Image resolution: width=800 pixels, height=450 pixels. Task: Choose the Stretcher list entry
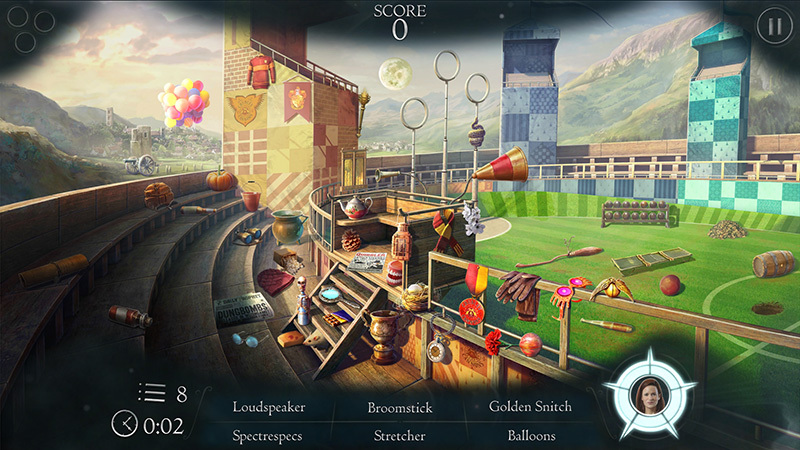click(399, 436)
